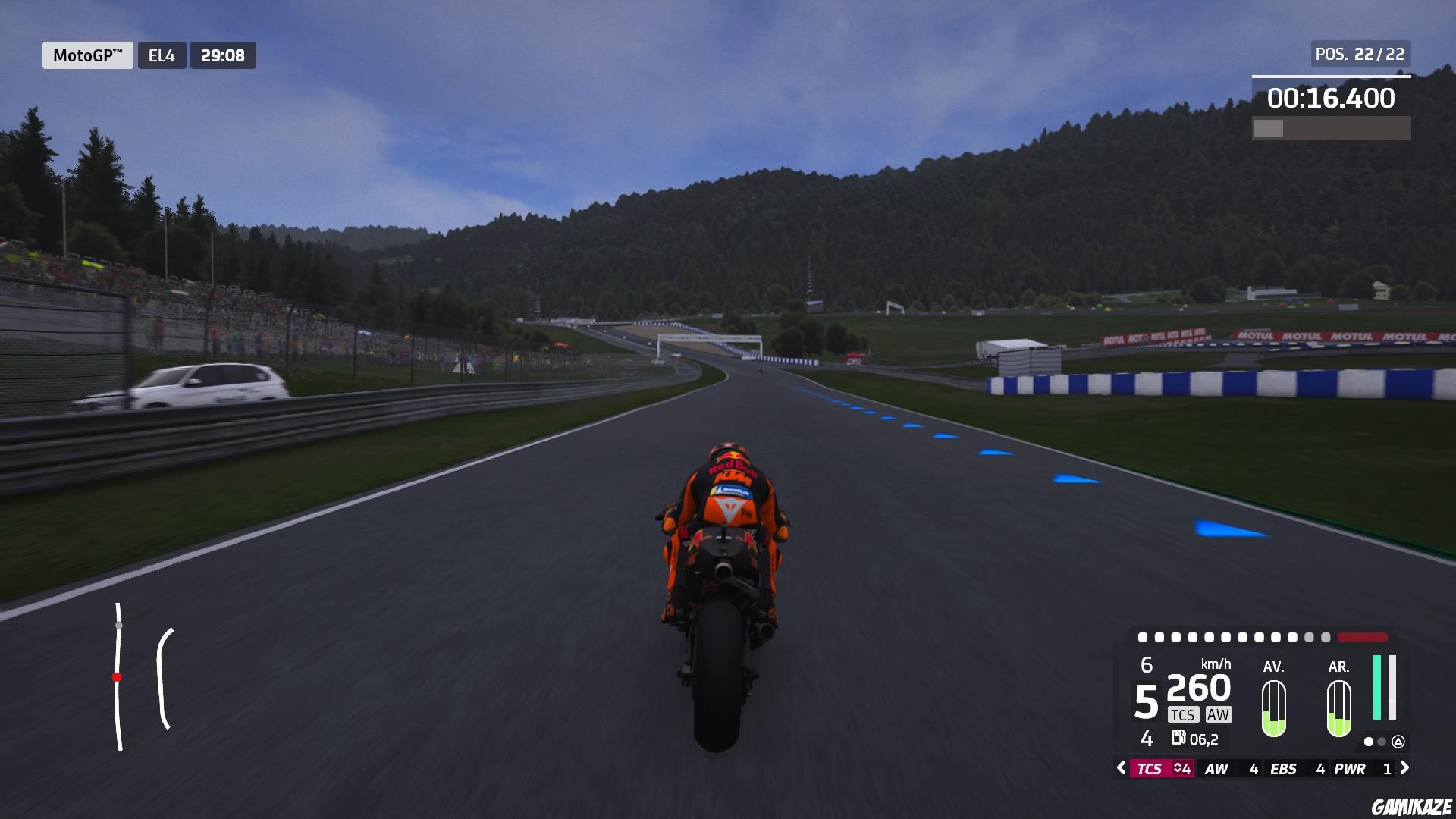Expand settings with the right chevron arrow
Viewport: 1456px width, 819px height.
tap(1404, 768)
